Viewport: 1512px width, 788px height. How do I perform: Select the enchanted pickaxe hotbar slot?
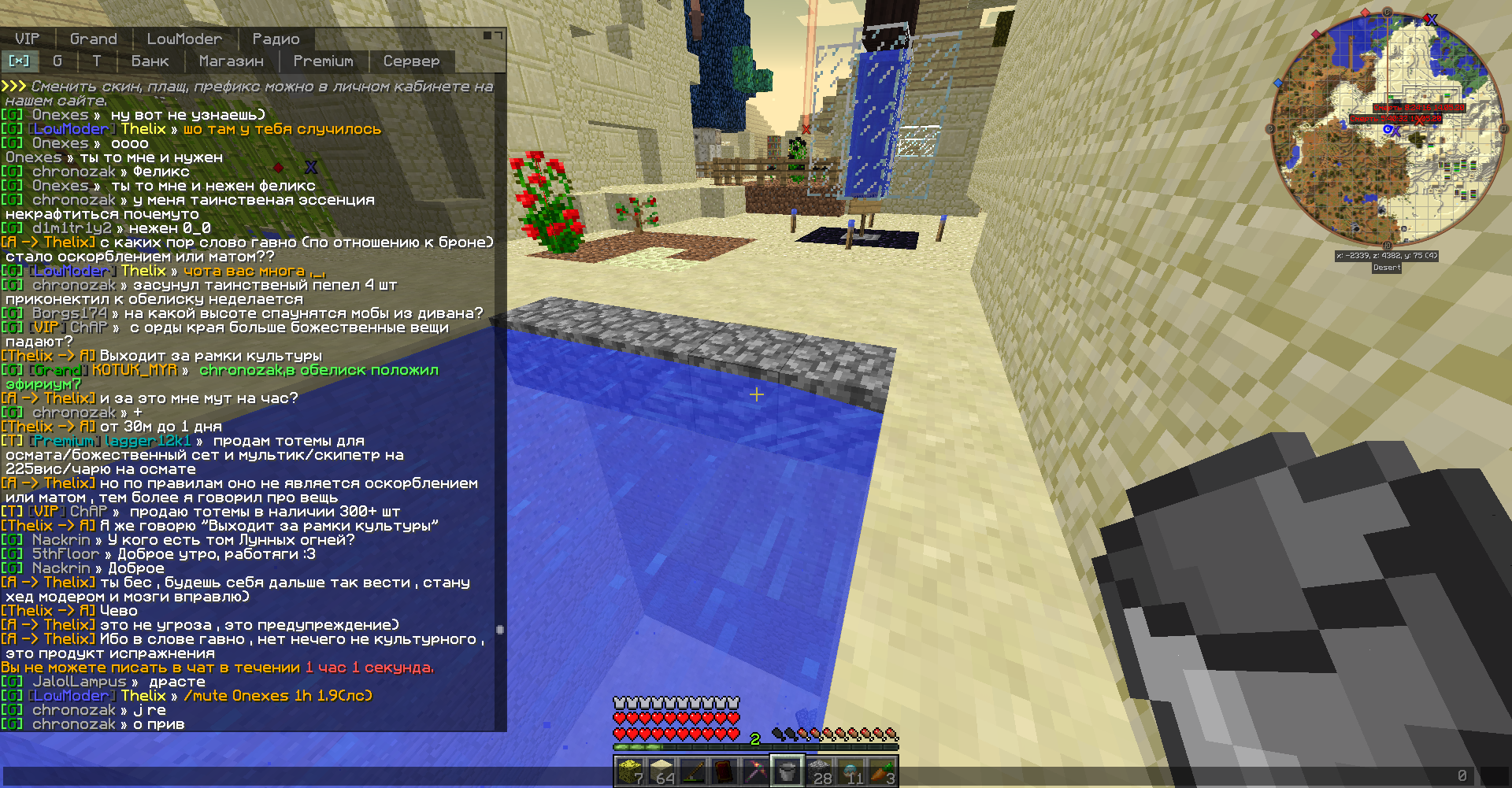click(757, 771)
